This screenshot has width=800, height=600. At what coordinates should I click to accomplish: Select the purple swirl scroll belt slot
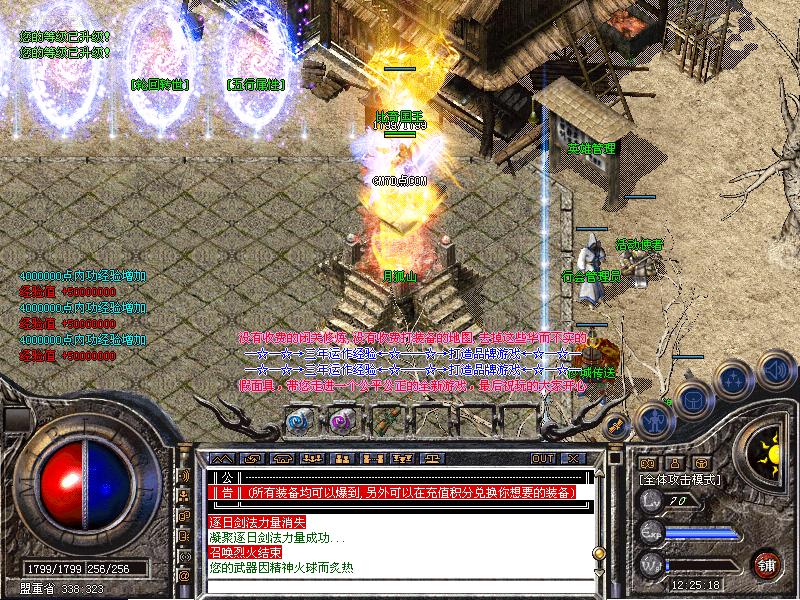343,421
